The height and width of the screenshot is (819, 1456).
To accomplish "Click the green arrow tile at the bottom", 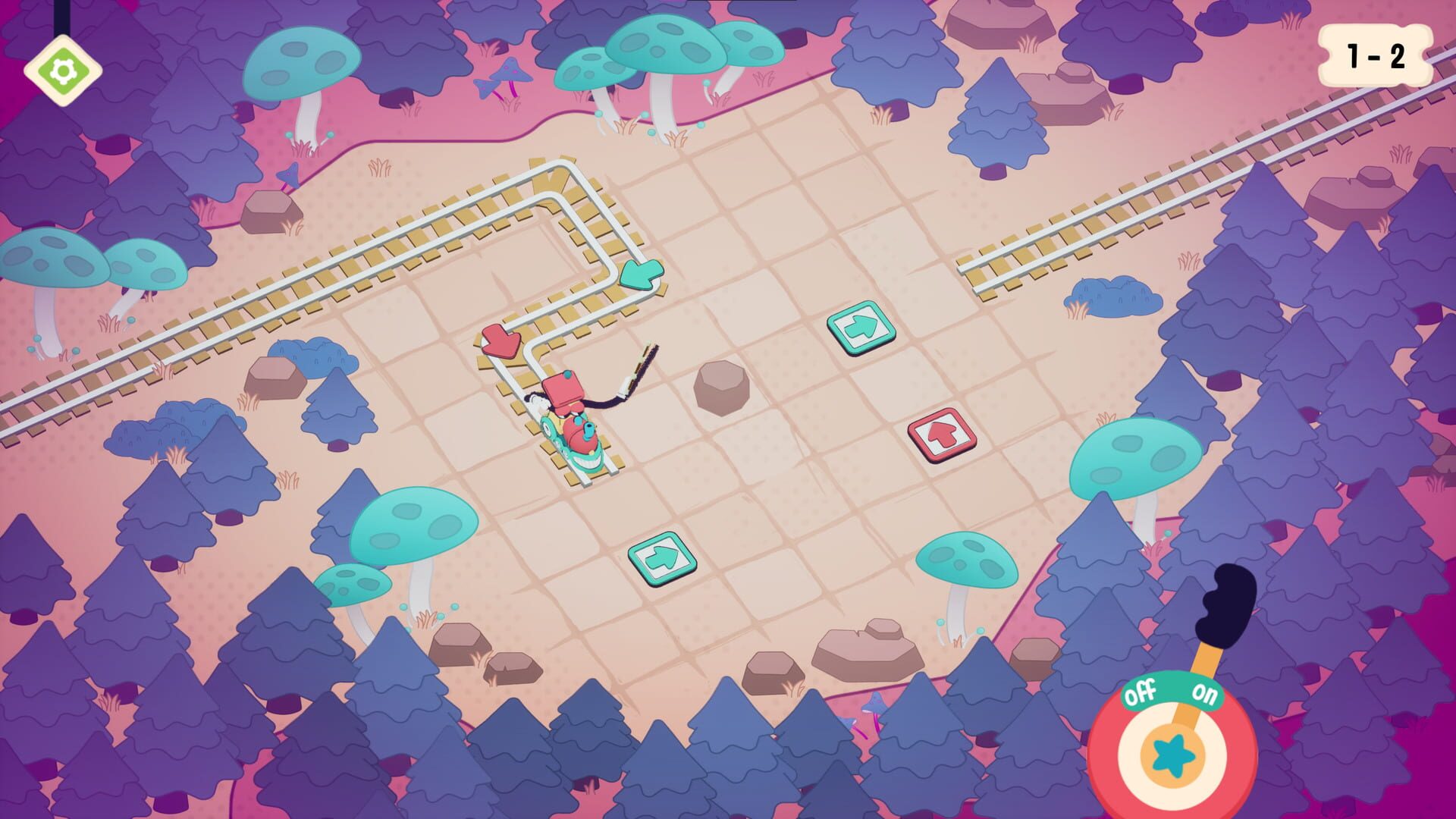I will pyautogui.click(x=663, y=557).
